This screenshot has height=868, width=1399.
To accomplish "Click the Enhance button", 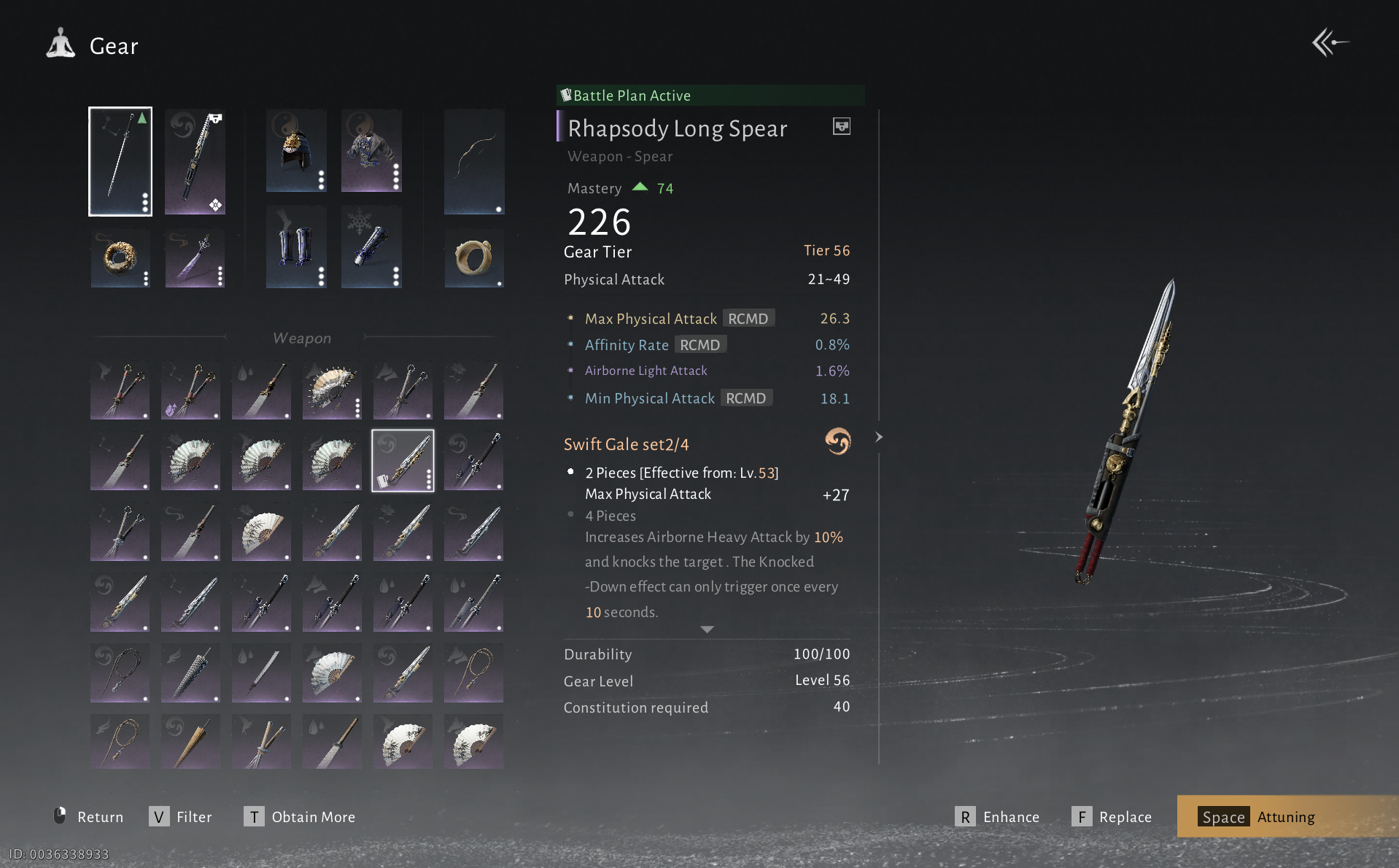I will (997, 817).
